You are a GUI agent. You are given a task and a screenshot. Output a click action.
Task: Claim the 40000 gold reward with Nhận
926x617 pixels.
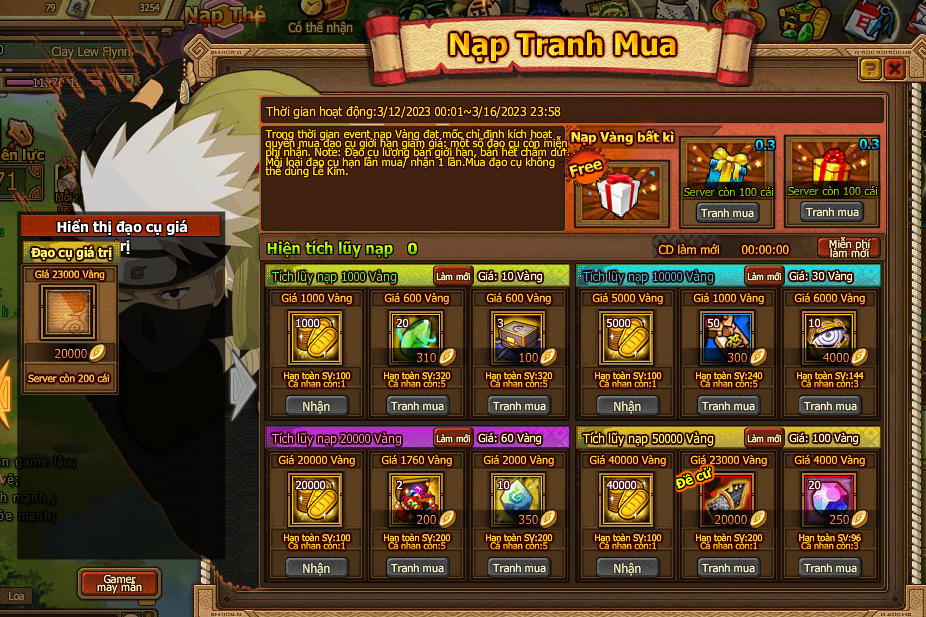coord(627,568)
